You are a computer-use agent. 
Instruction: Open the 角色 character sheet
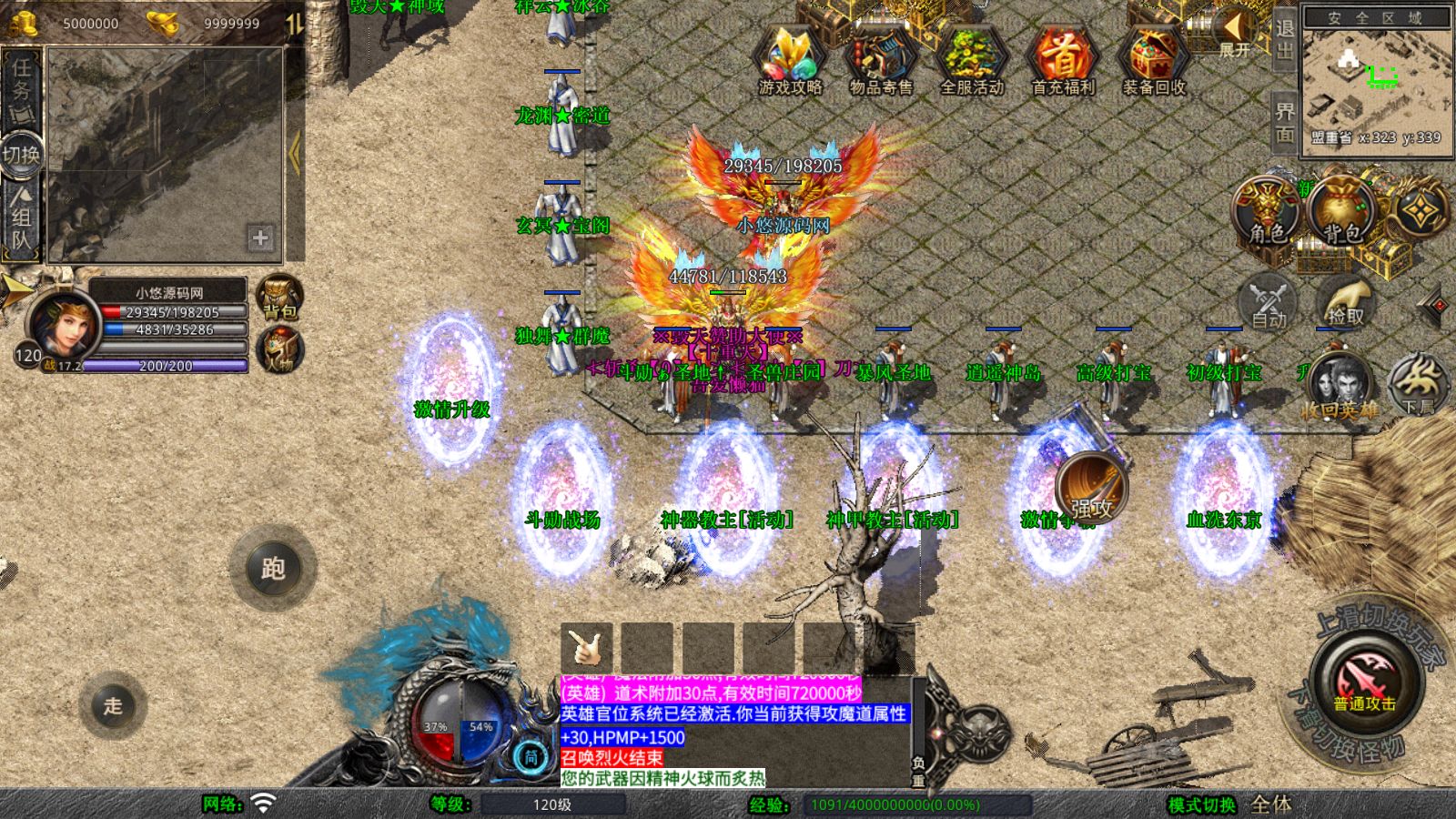pos(1267,211)
